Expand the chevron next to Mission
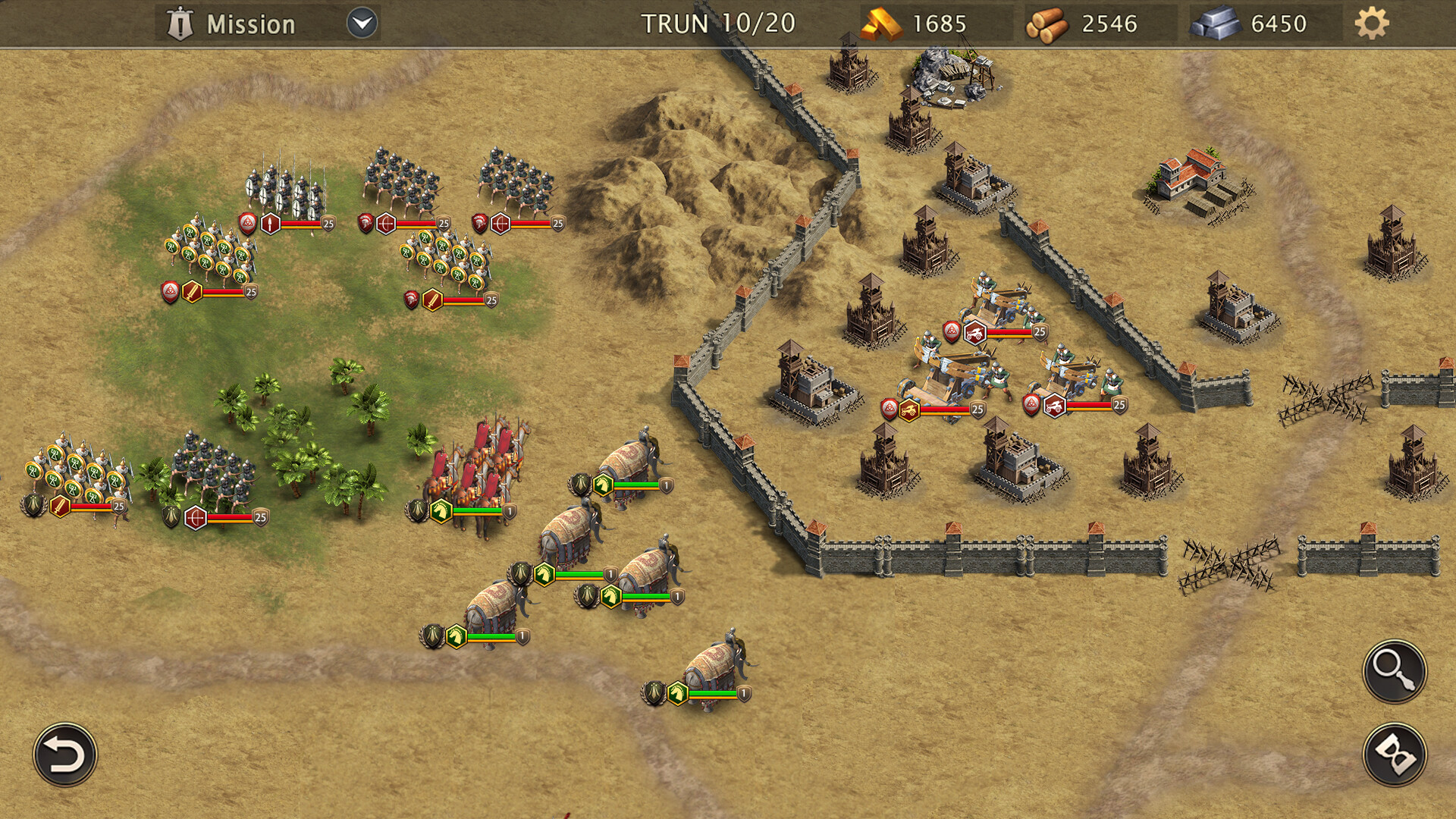The width and height of the screenshot is (1456, 819). (362, 23)
